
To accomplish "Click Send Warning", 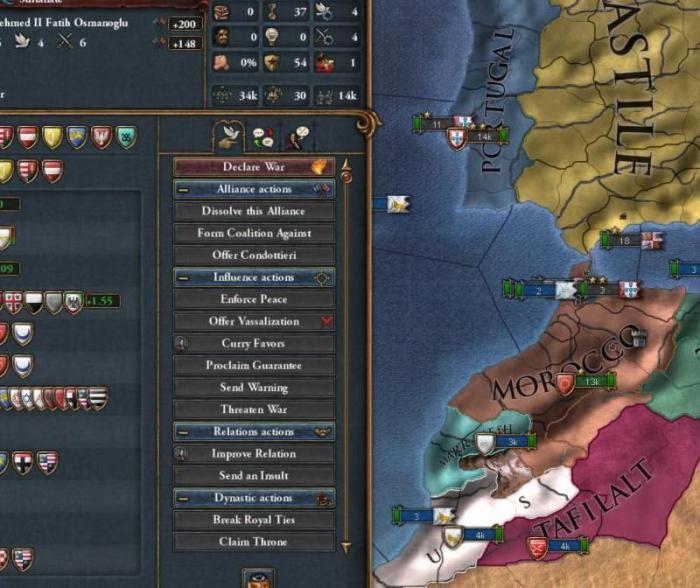I will click(x=254, y=387).
